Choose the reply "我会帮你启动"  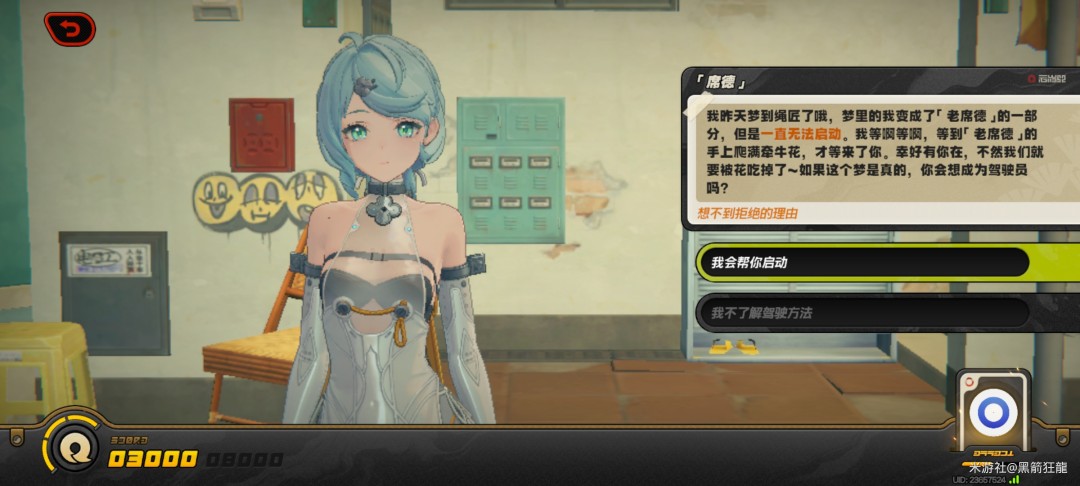(x=862, y=262)
